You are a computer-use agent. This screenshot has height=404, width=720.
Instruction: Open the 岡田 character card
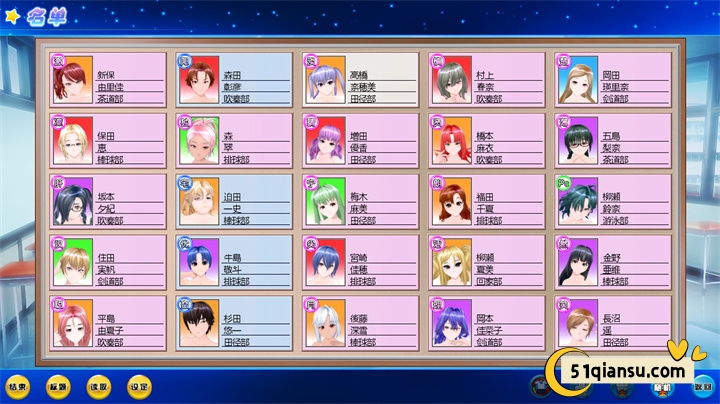tap(612, 79)
